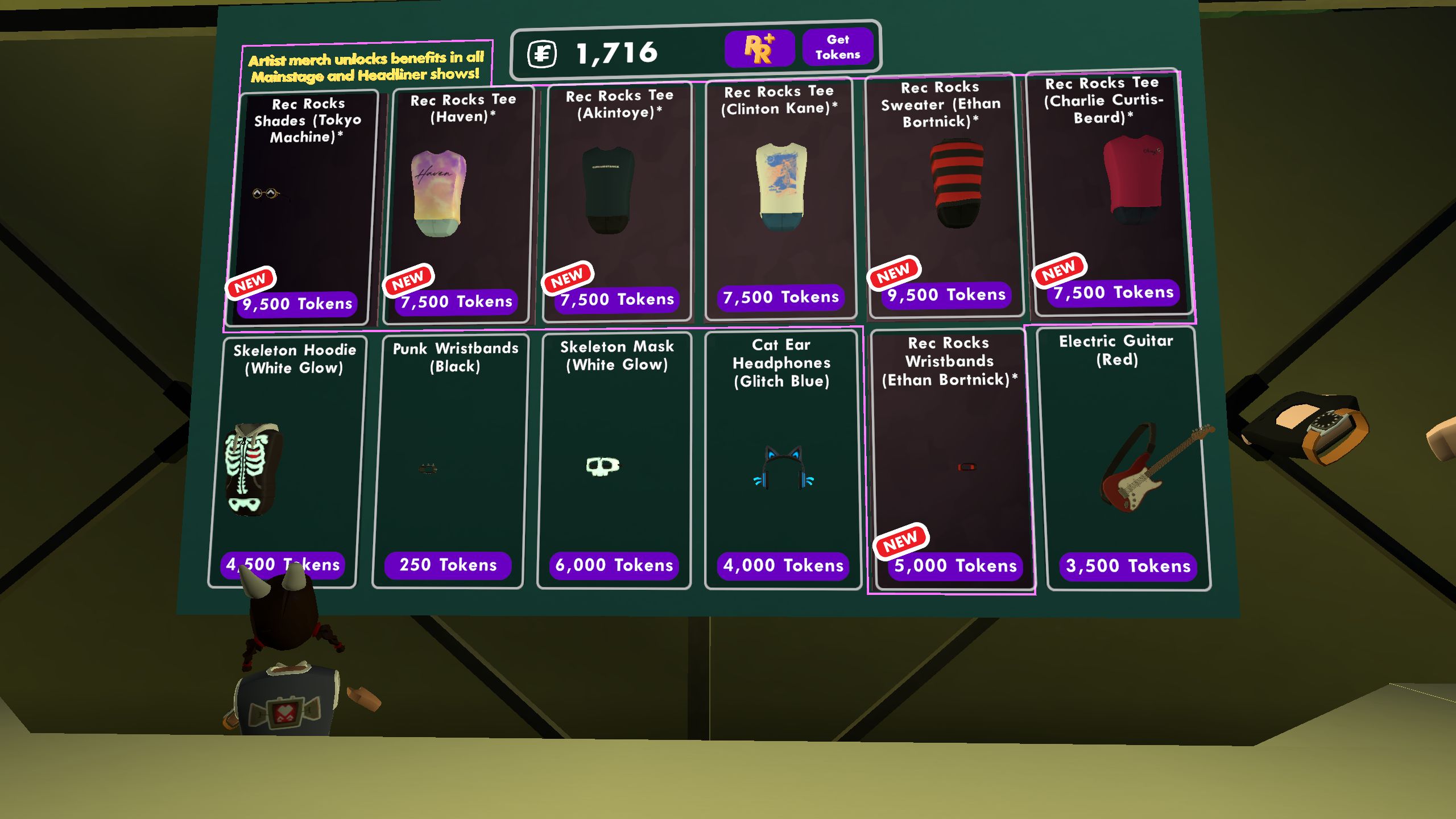1456x819 pixels.
Task: Click the 250 Tokens price for Punk Wristbands
Action: (447, 565)
